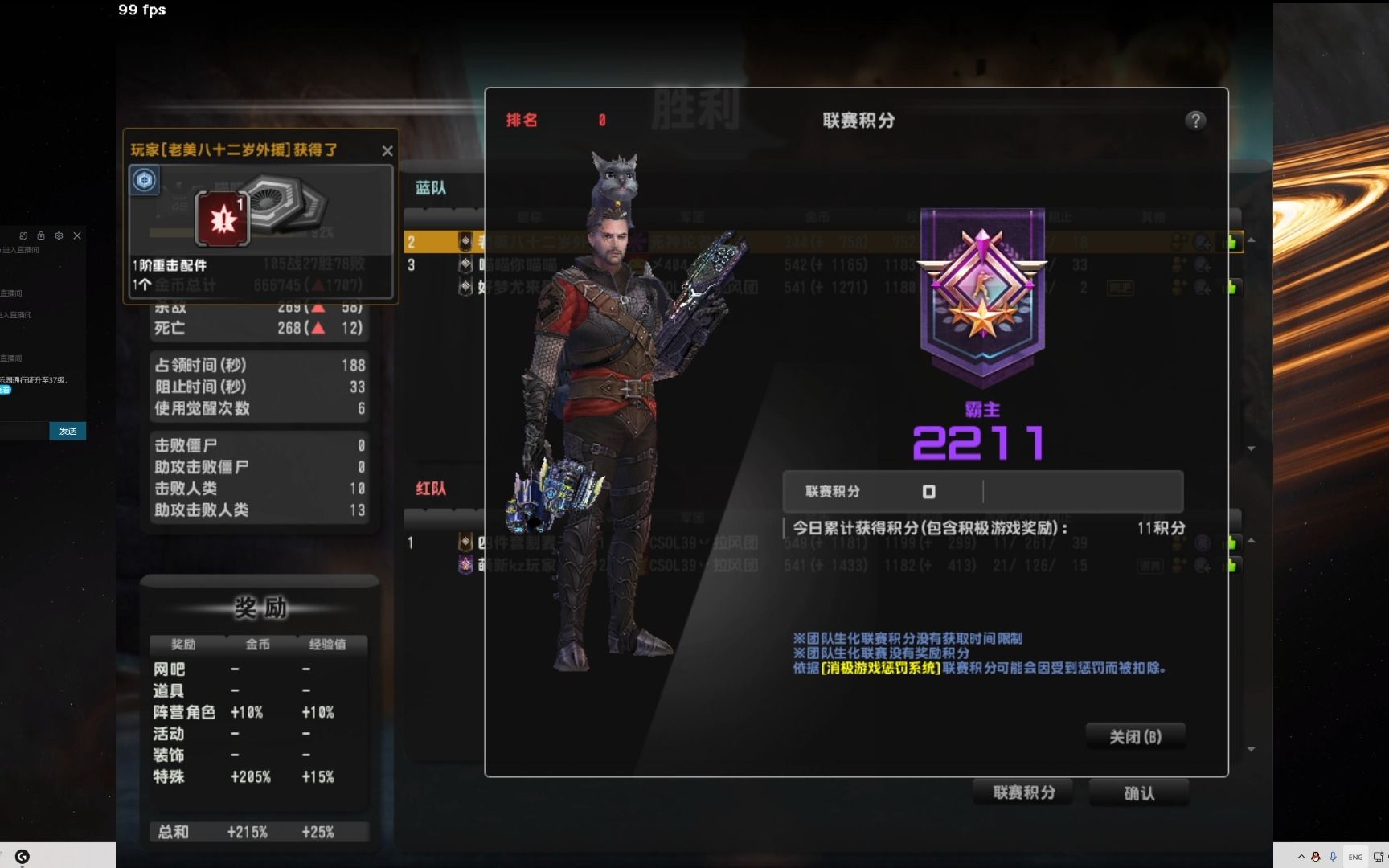Click the 联赛积分 progress bar

pos(983,491)
